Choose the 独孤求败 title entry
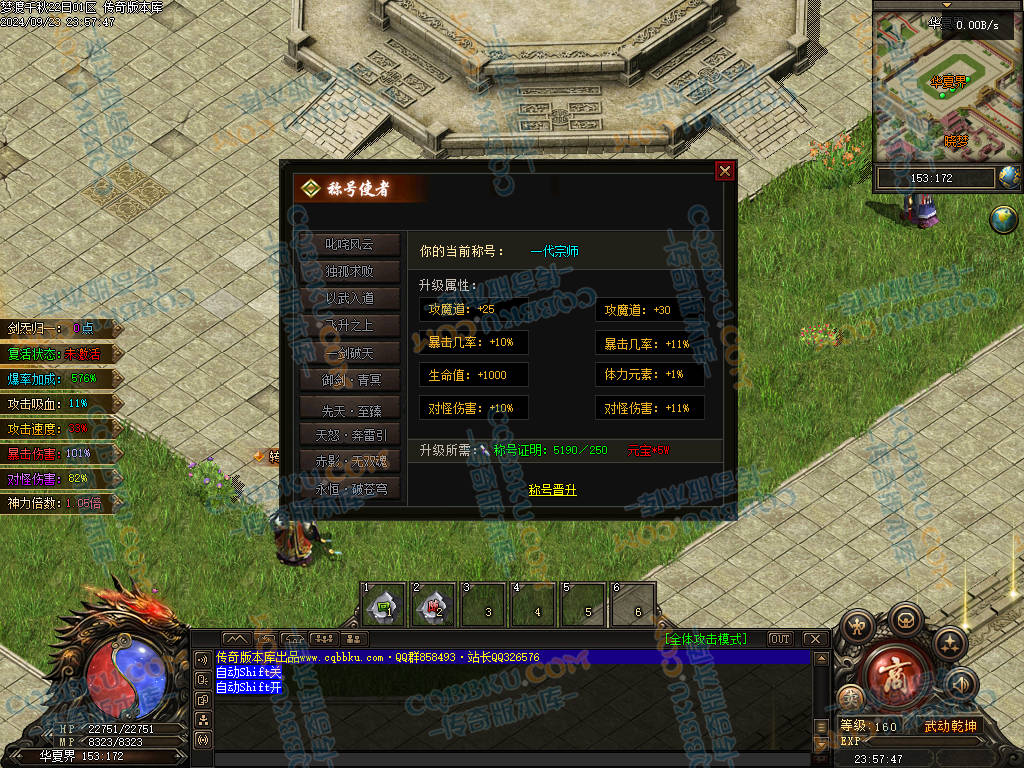The height and width of the screenshot is (768, 1024). point(349,271)
